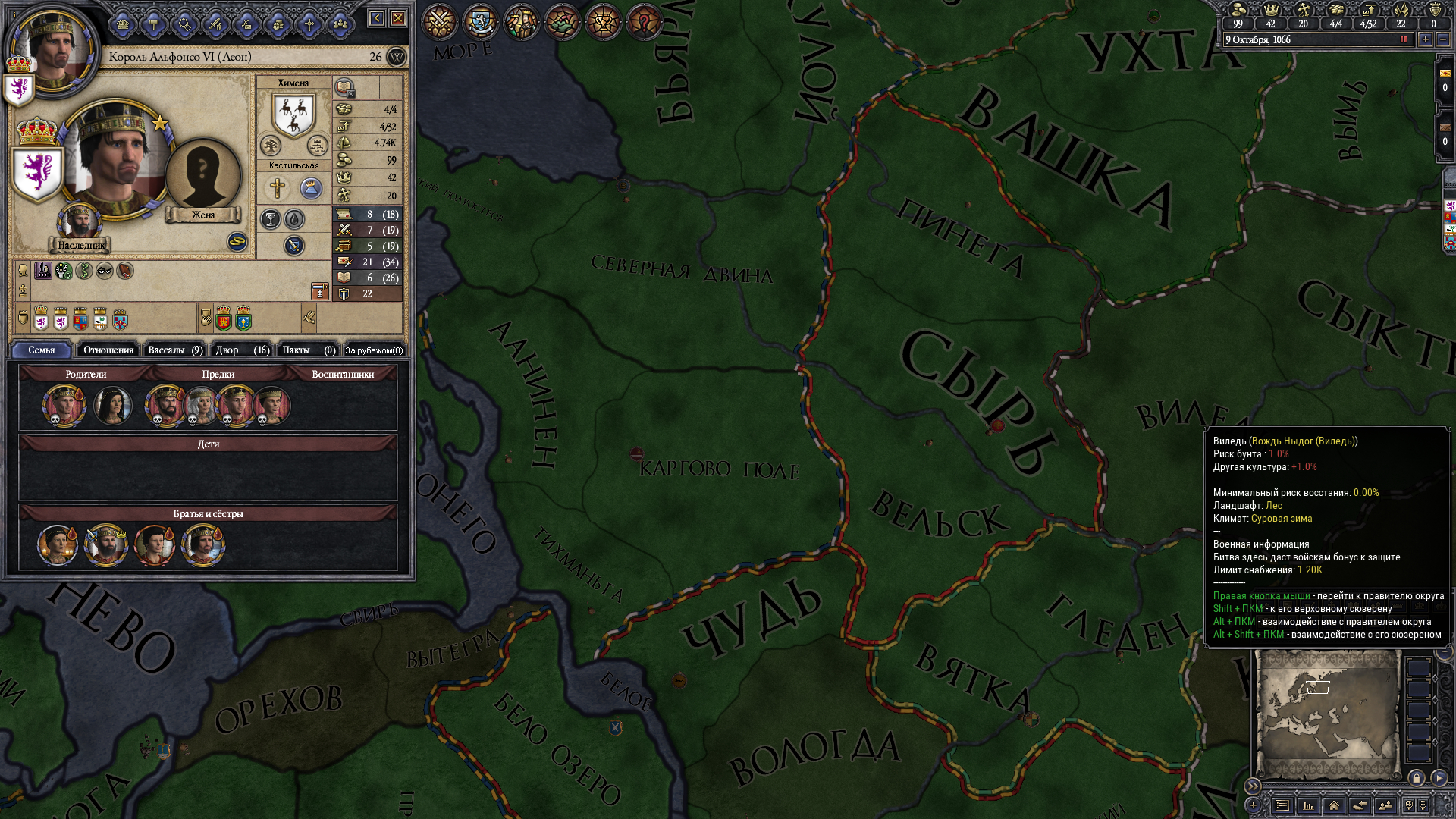Open the Вассалы tab
The width and height of the screenshot is (1456, 819).
point(174,350)
